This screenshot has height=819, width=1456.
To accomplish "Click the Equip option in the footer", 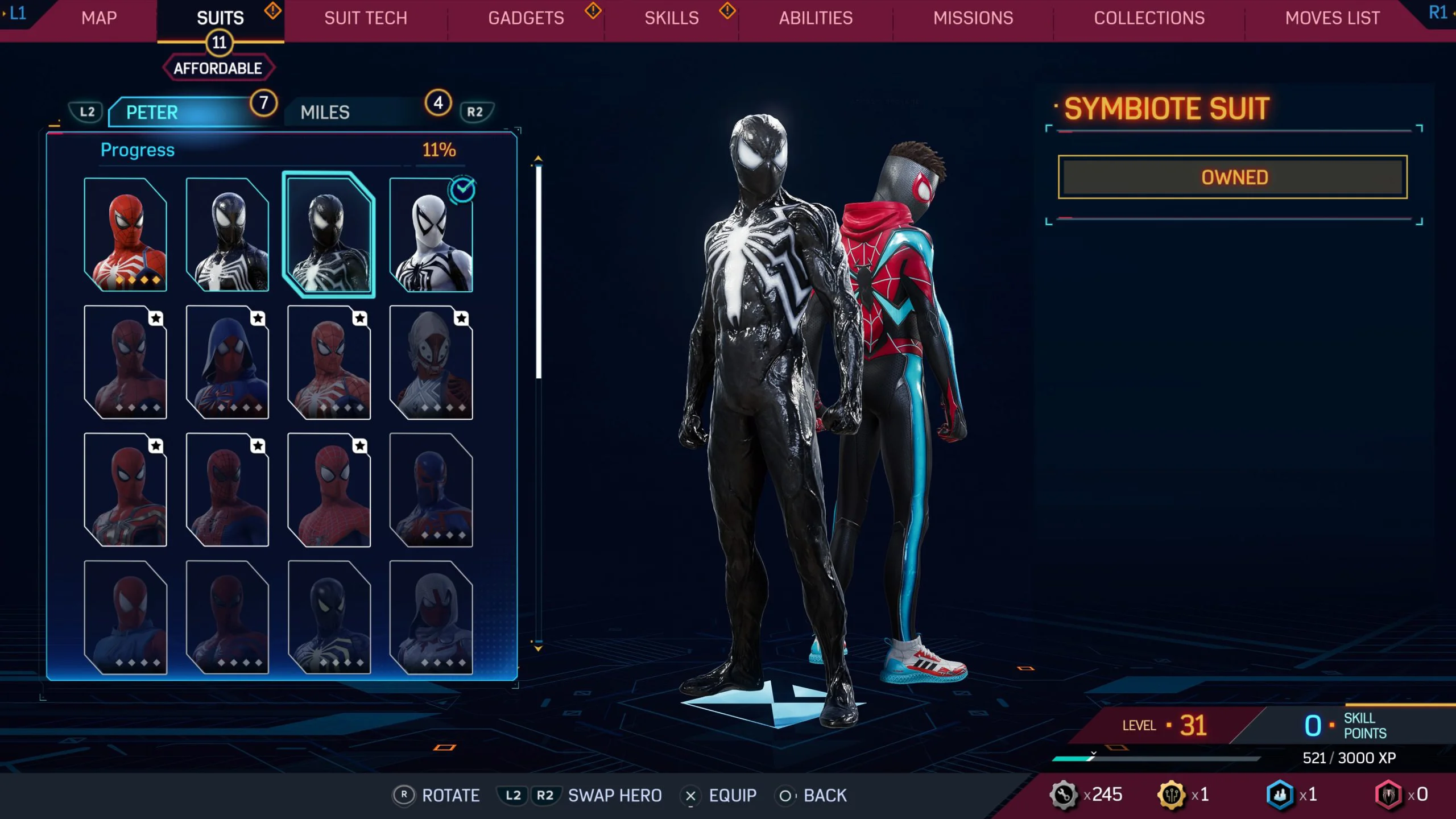I will (732, 795).
